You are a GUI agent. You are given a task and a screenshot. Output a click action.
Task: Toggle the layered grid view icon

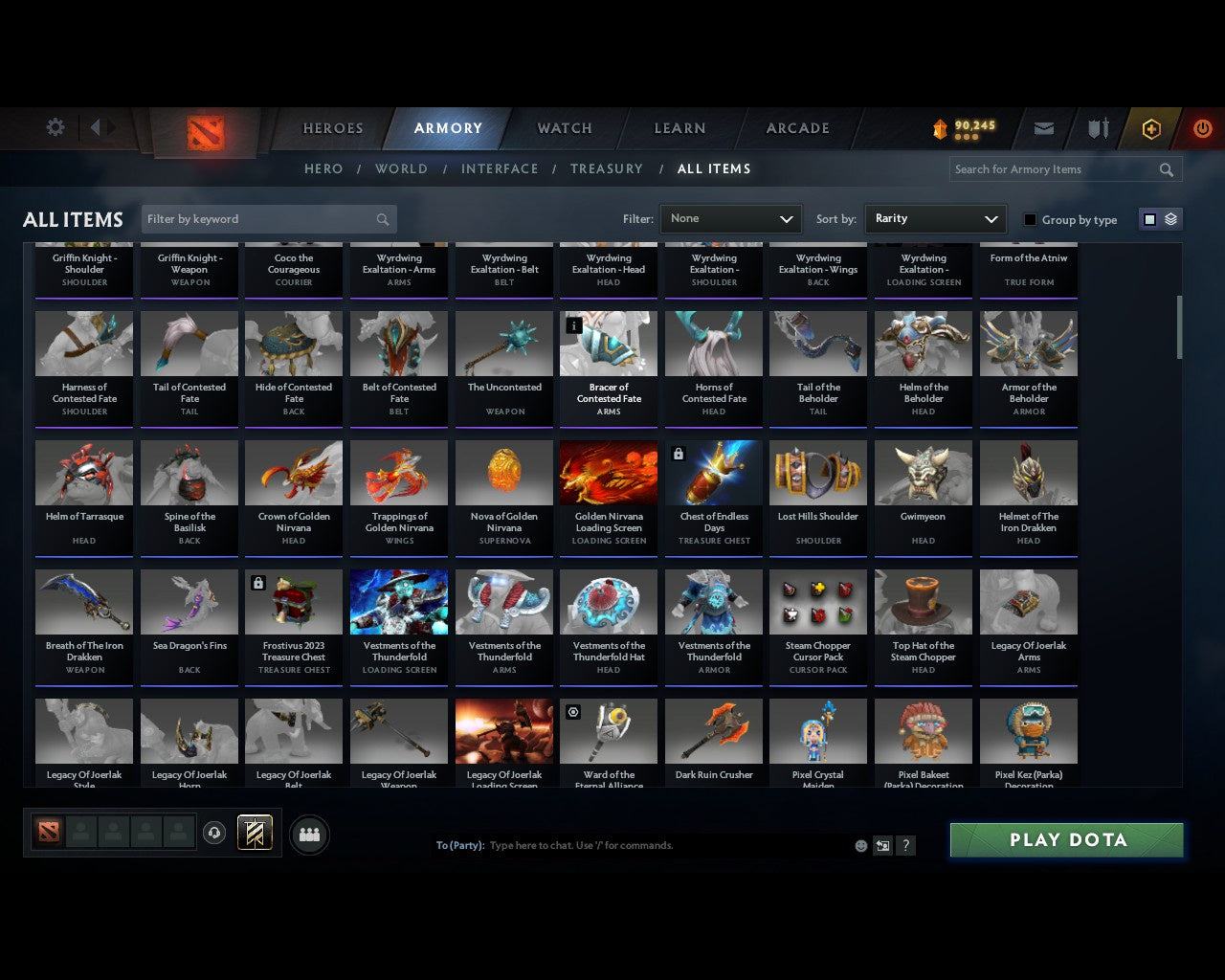1169,218
